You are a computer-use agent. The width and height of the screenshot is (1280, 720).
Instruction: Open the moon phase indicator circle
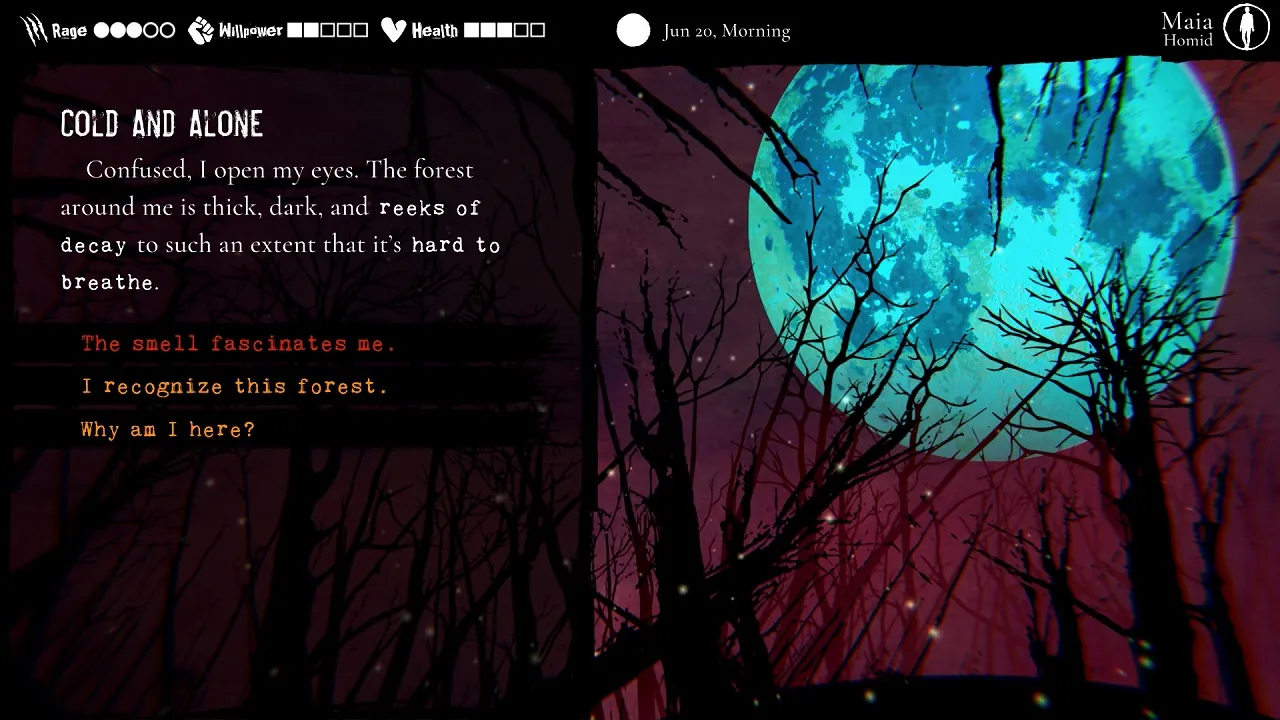tap(633, 31)
